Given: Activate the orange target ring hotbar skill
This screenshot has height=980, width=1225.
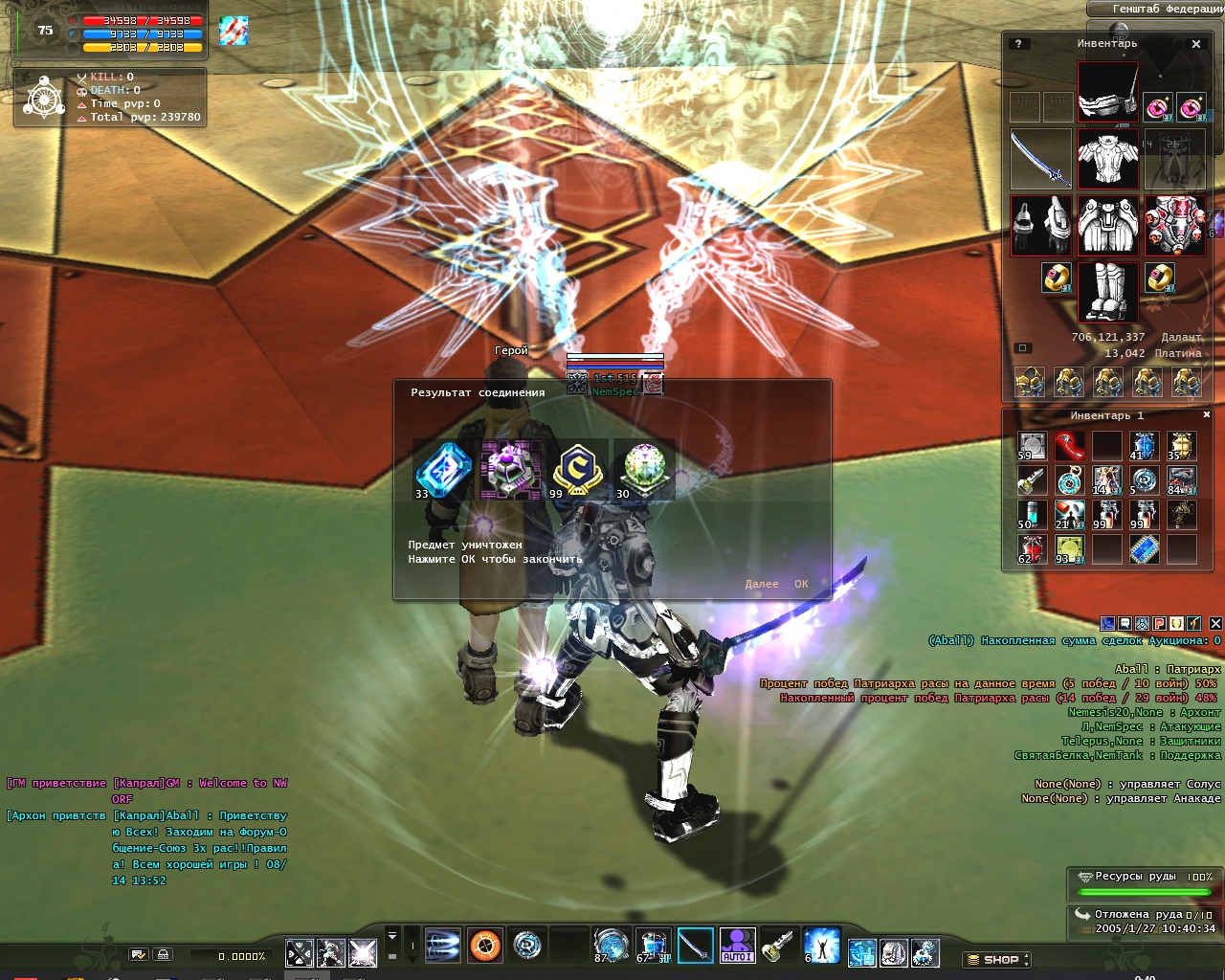Looking at the screenshot, I should coord(485,946).
